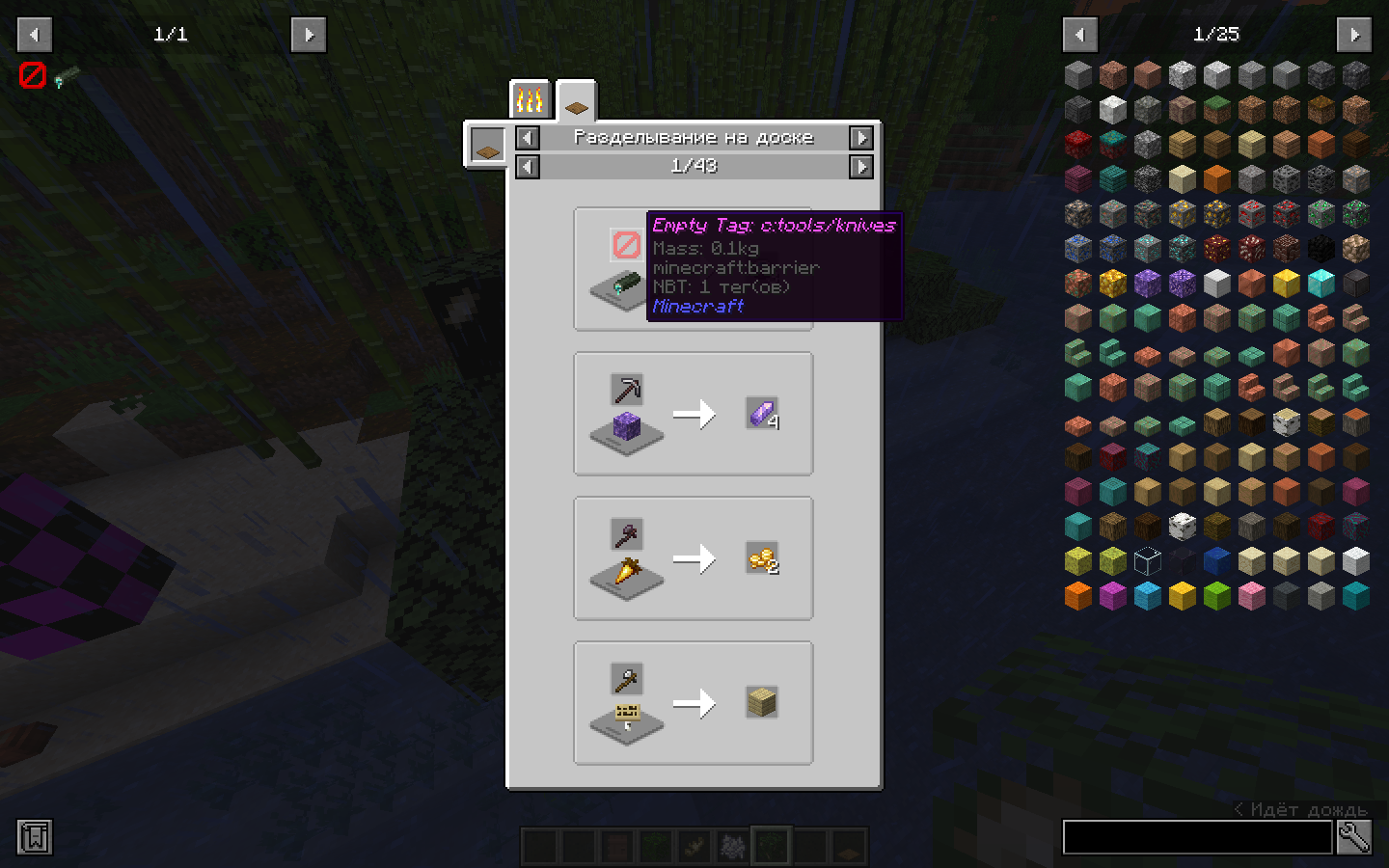Select the amethyst shard output item
The width and height of the screenshot is (1389, 868).
763,415
